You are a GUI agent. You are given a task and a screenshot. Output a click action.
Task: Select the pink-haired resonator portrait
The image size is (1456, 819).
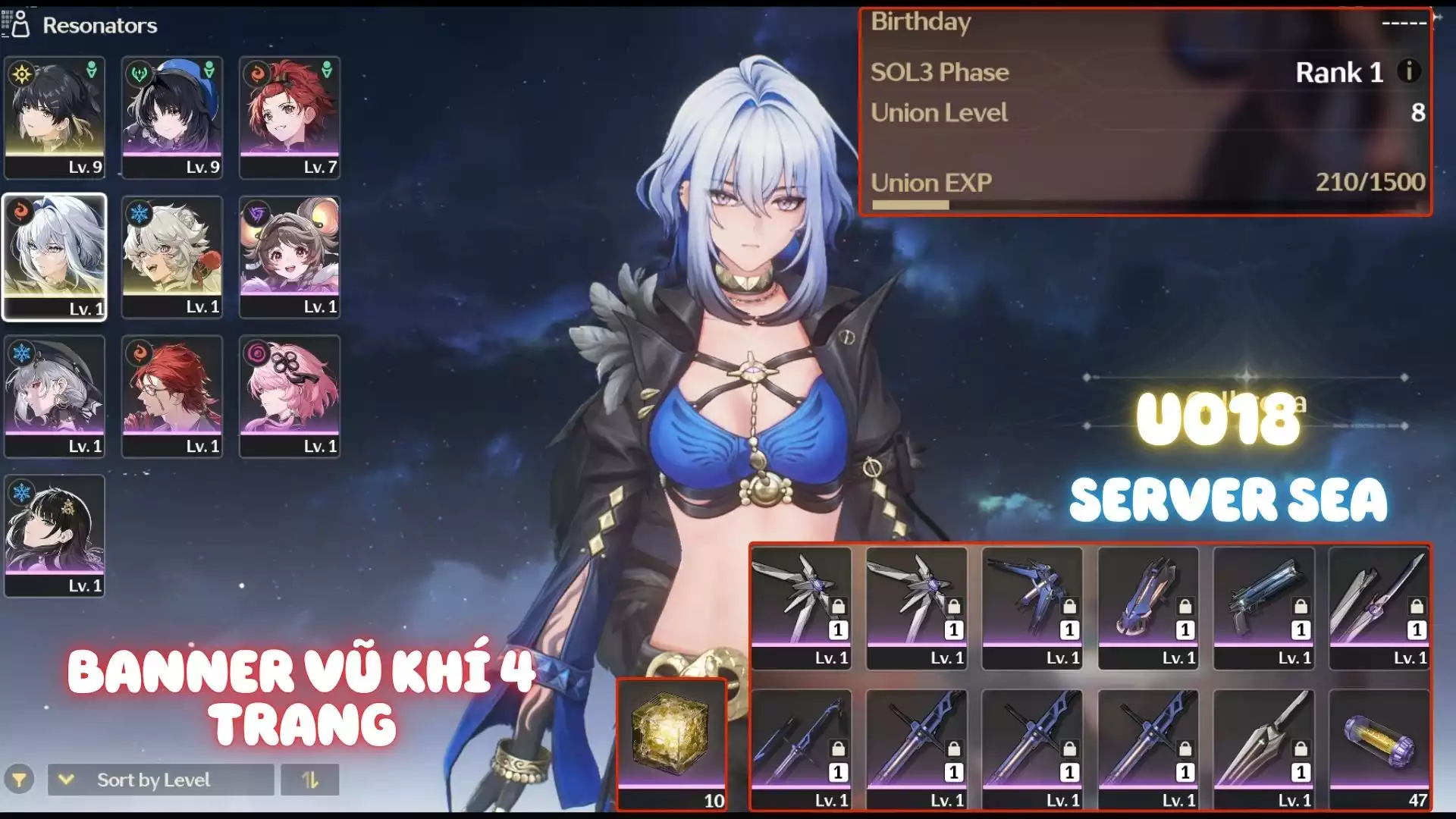pos(290,396)
